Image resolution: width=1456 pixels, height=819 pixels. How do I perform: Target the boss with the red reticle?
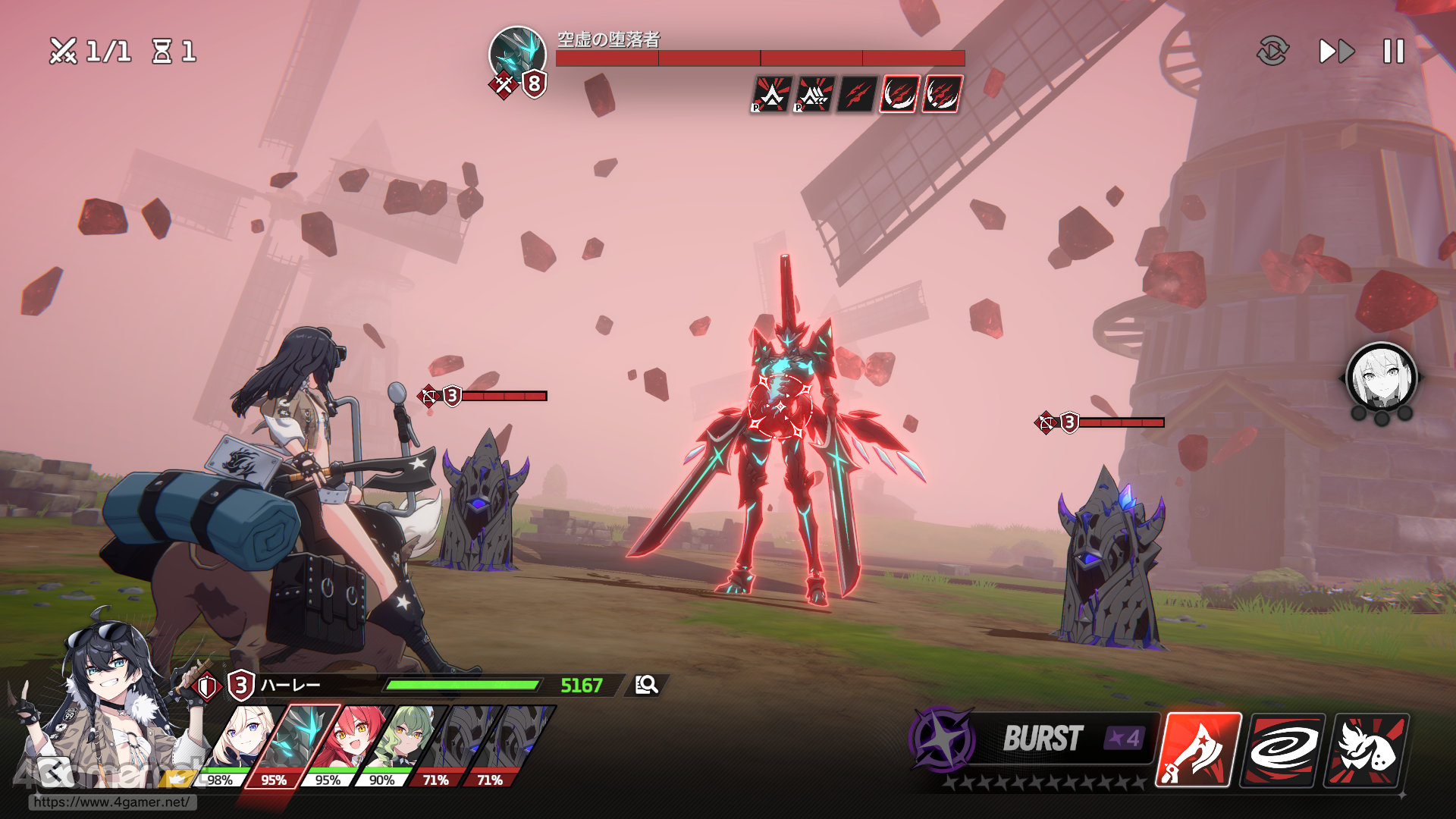pyautogui.click(x=780, y=407)
